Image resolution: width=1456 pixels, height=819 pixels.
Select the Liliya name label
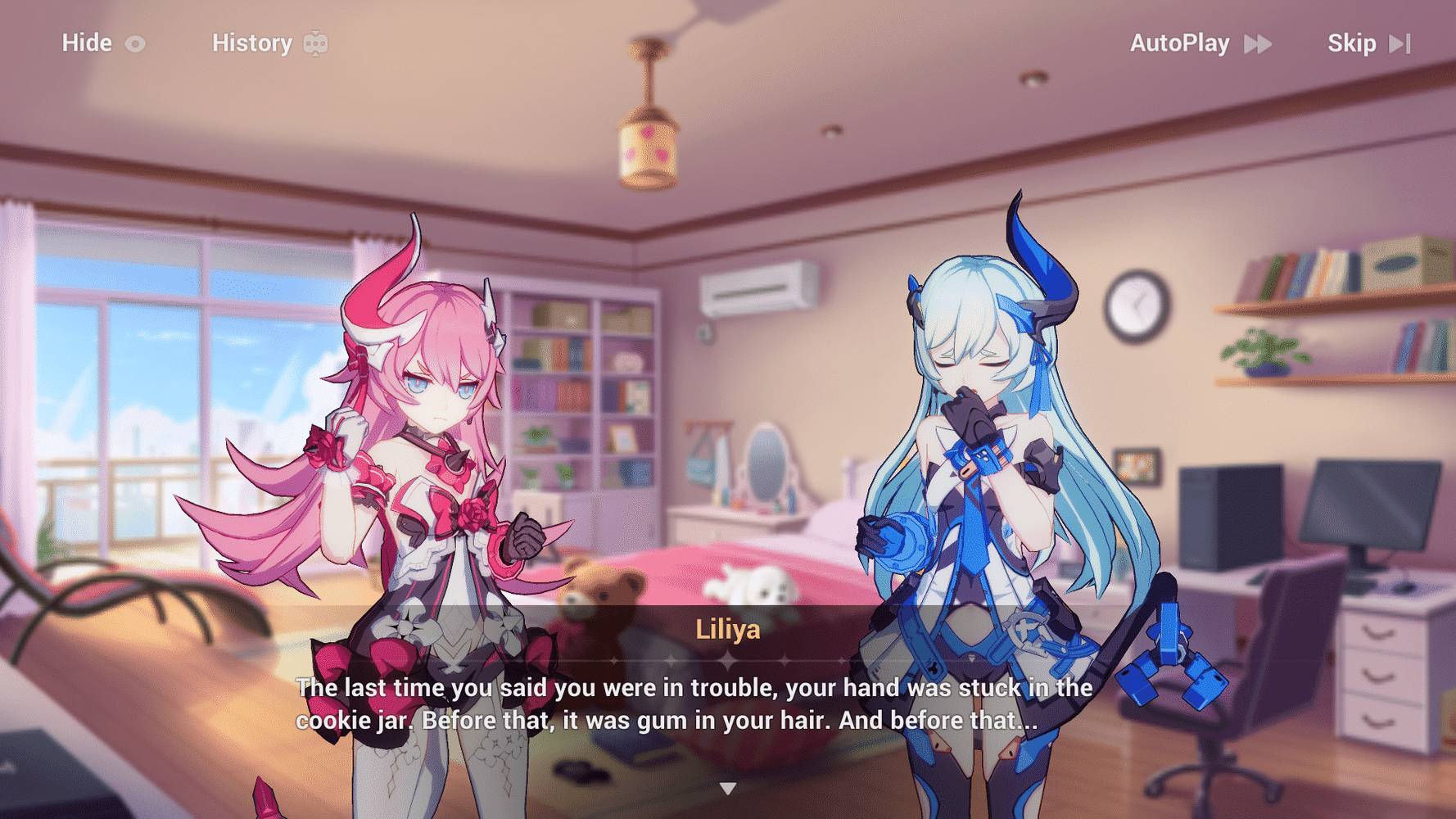pyautogui.click(x=727, y=630)
